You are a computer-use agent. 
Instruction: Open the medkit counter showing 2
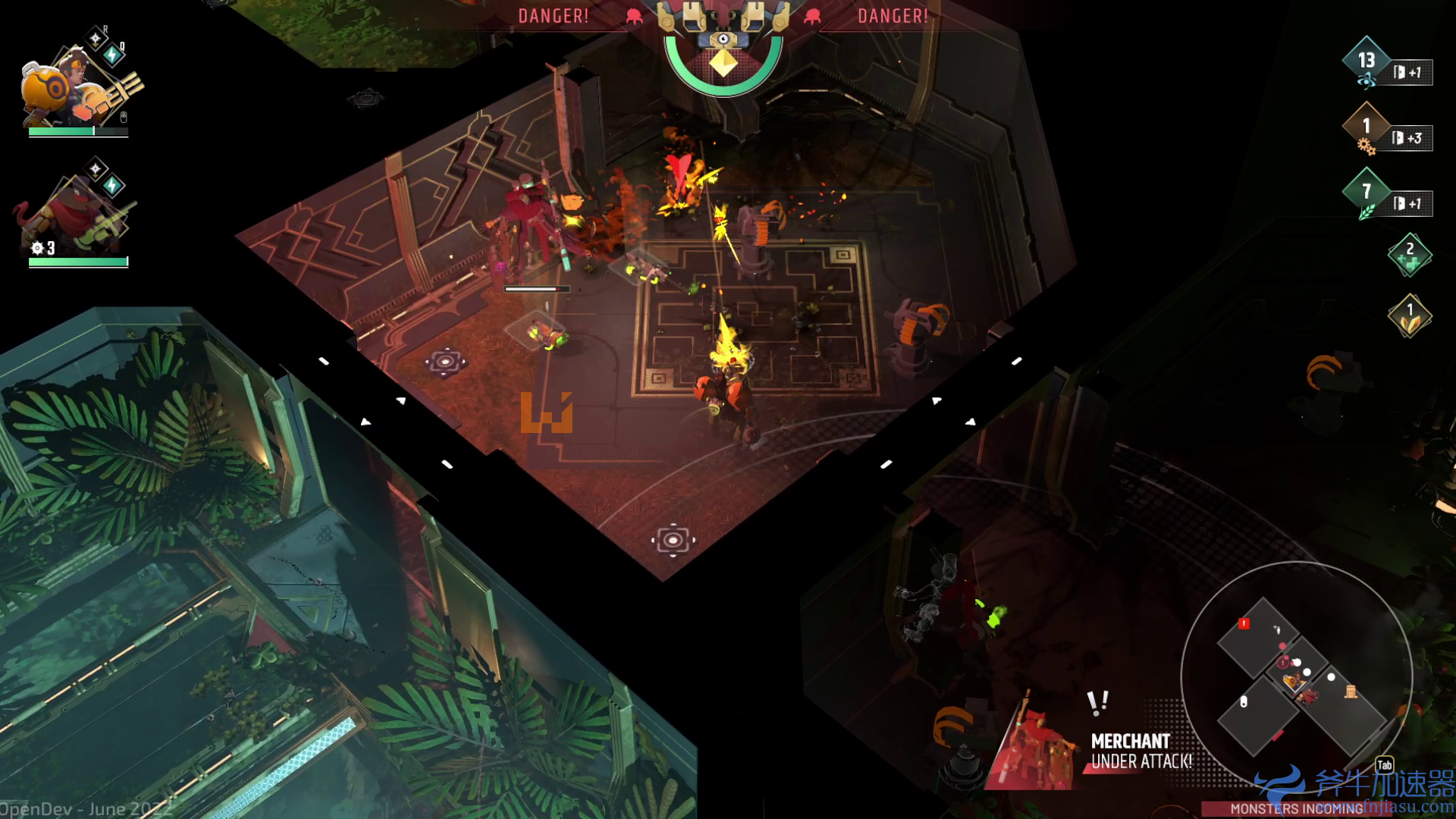coord(1410,253)
